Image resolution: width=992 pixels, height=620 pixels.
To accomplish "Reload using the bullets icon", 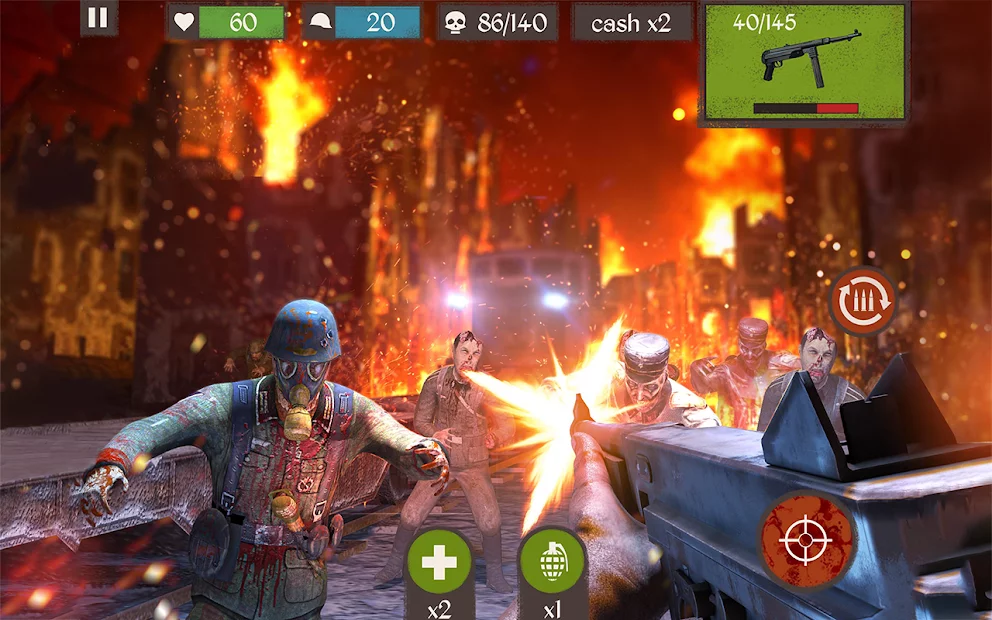I will tap(862, 301).
